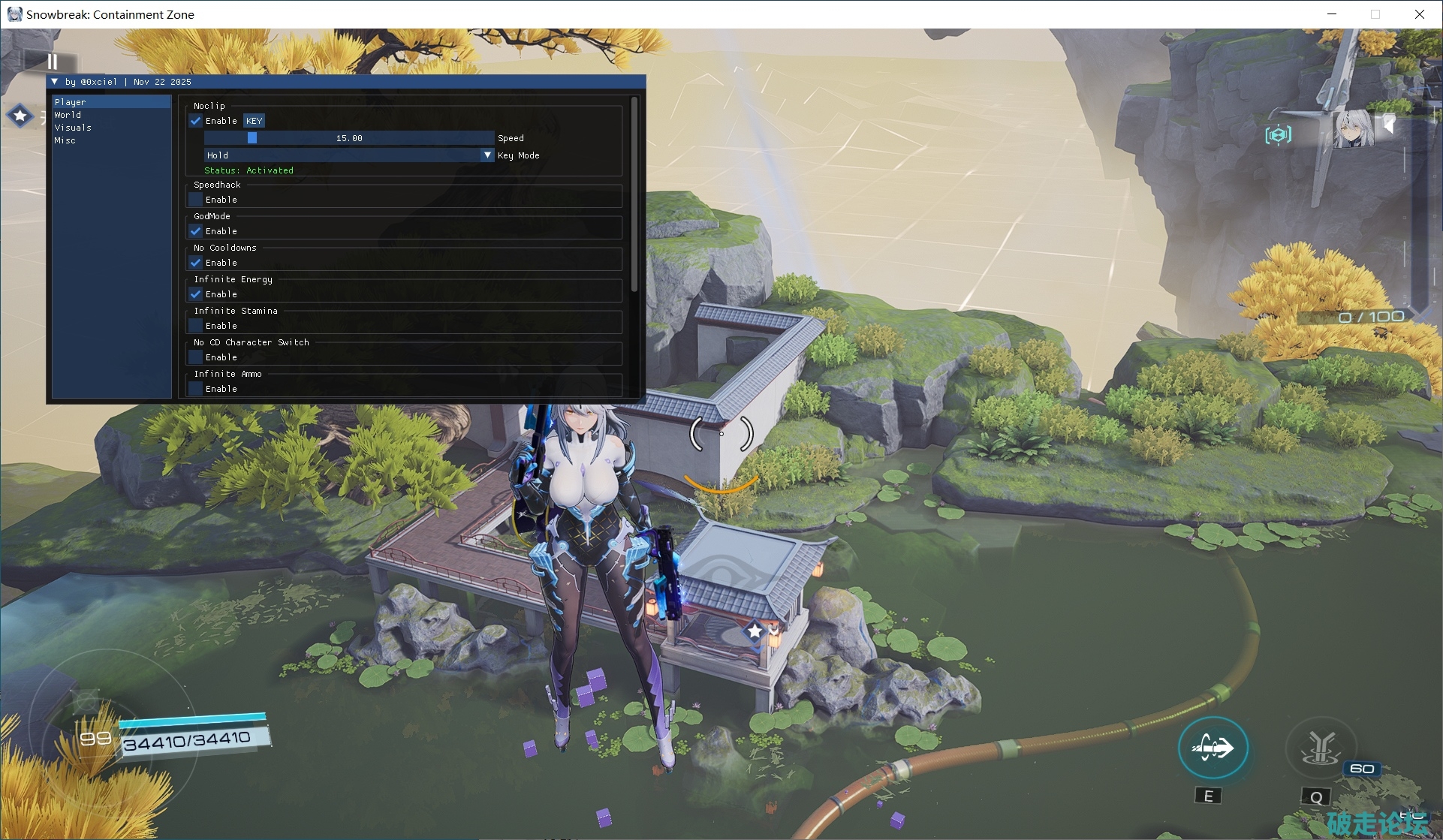
Task: Enable Infinite Stamina
Action: tap(196, 326)
